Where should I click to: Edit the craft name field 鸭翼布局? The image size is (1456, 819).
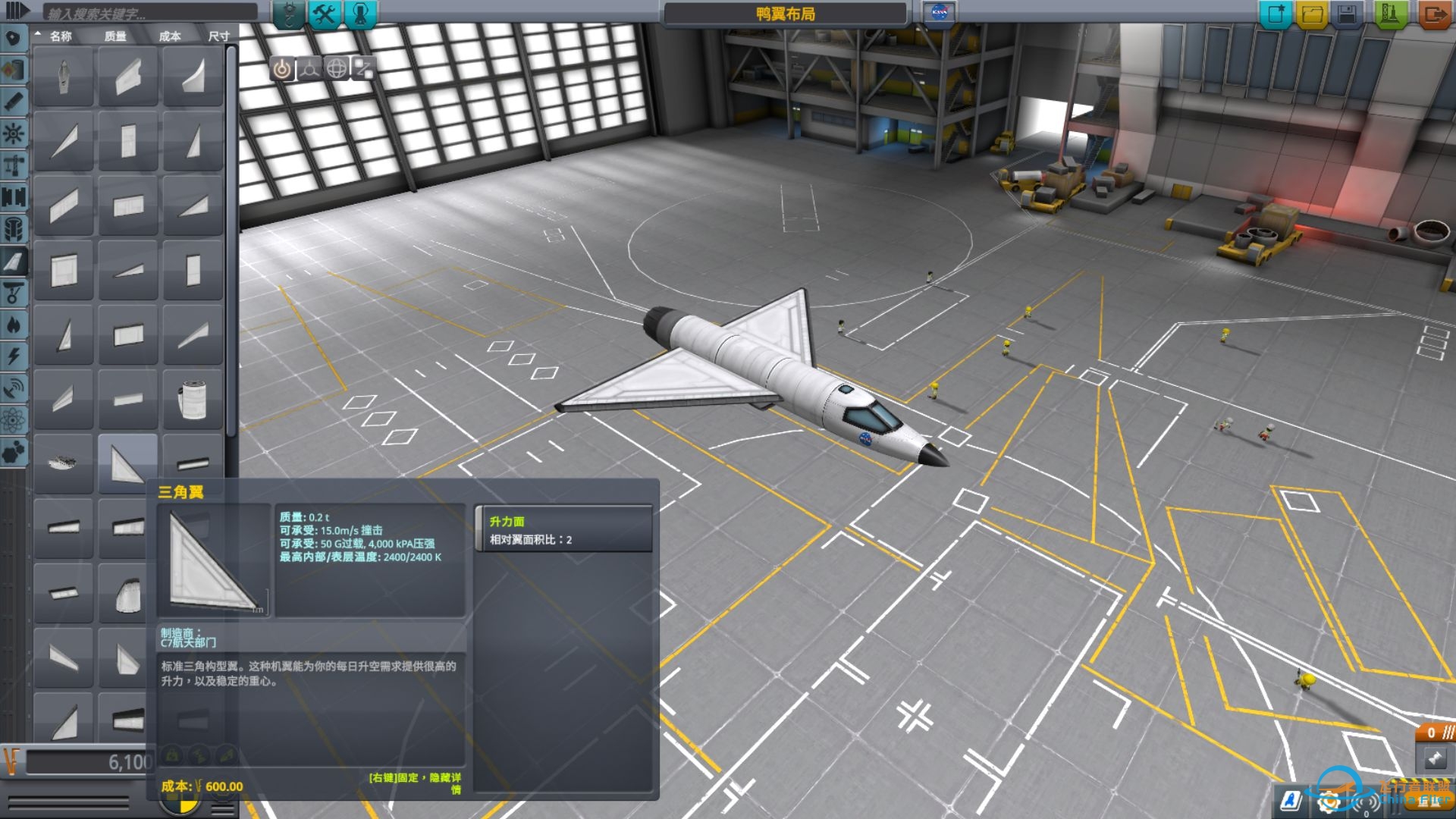point(785,14)
